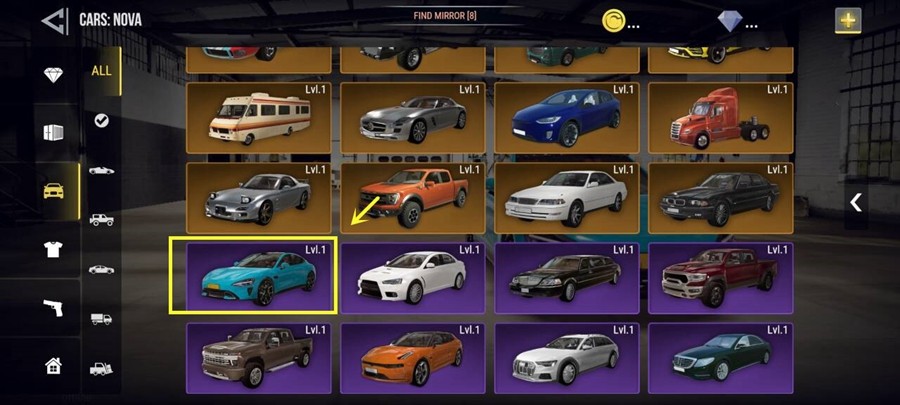The height and width of the screenshot is (405, 900).
Task: Open the pistol weapons category
Action: [x=54, y=308]
